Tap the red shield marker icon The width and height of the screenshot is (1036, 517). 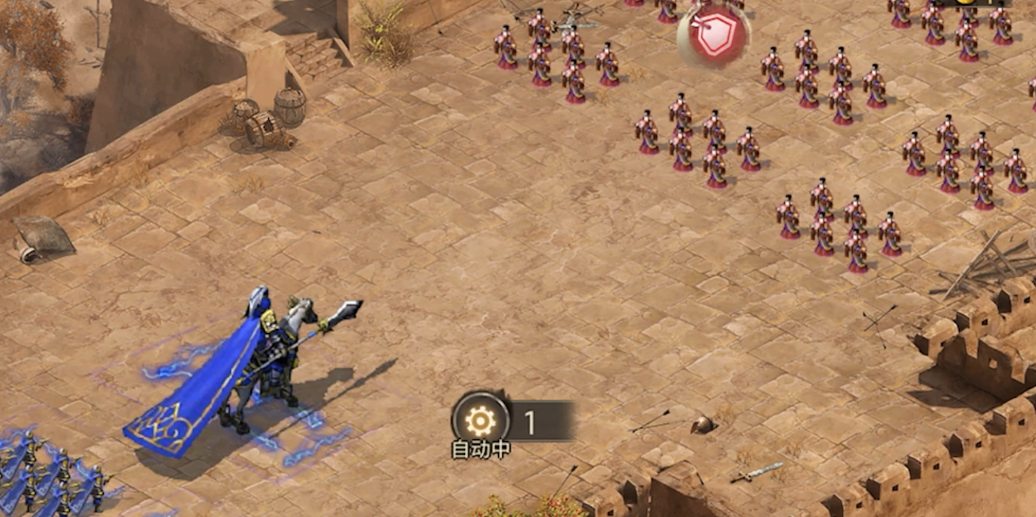(713, 38)
